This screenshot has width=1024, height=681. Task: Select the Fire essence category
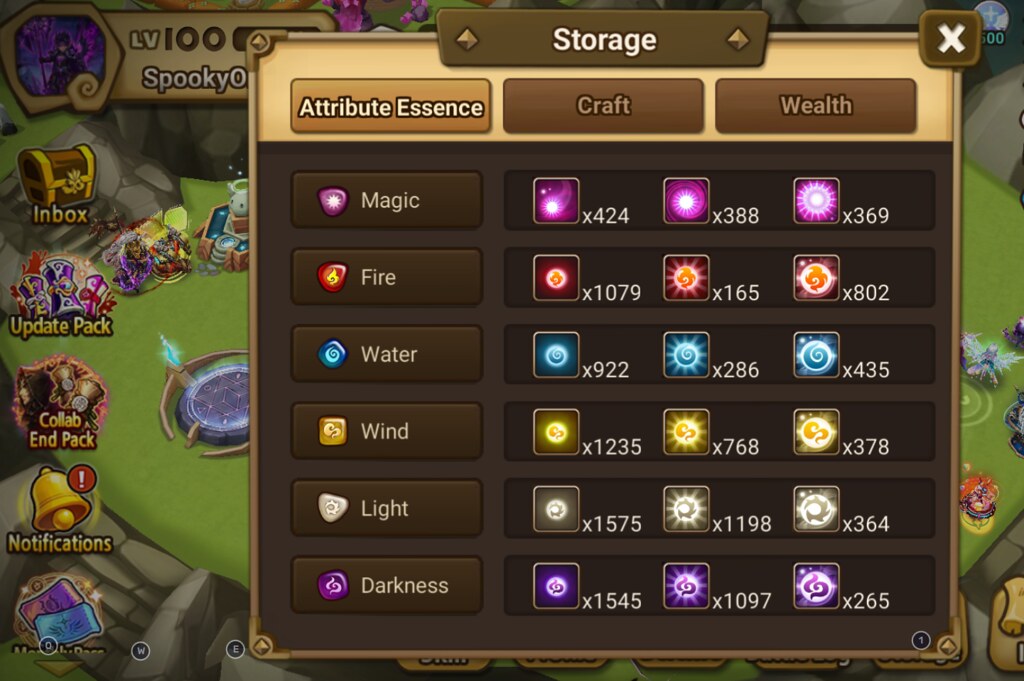pos(387,277)
